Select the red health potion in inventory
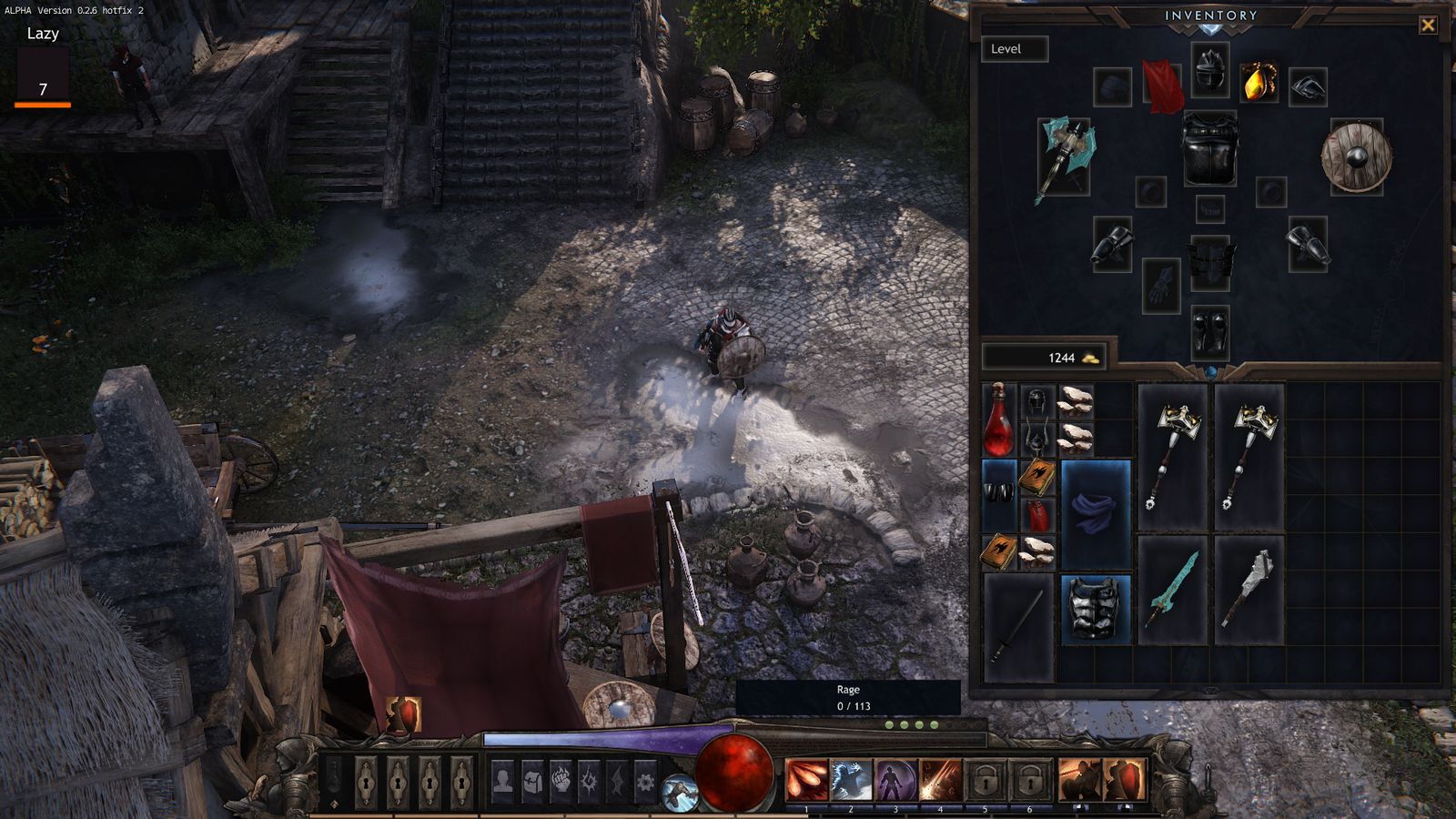The height and width of the screenshot is (819, 1456). pos(998,420)
